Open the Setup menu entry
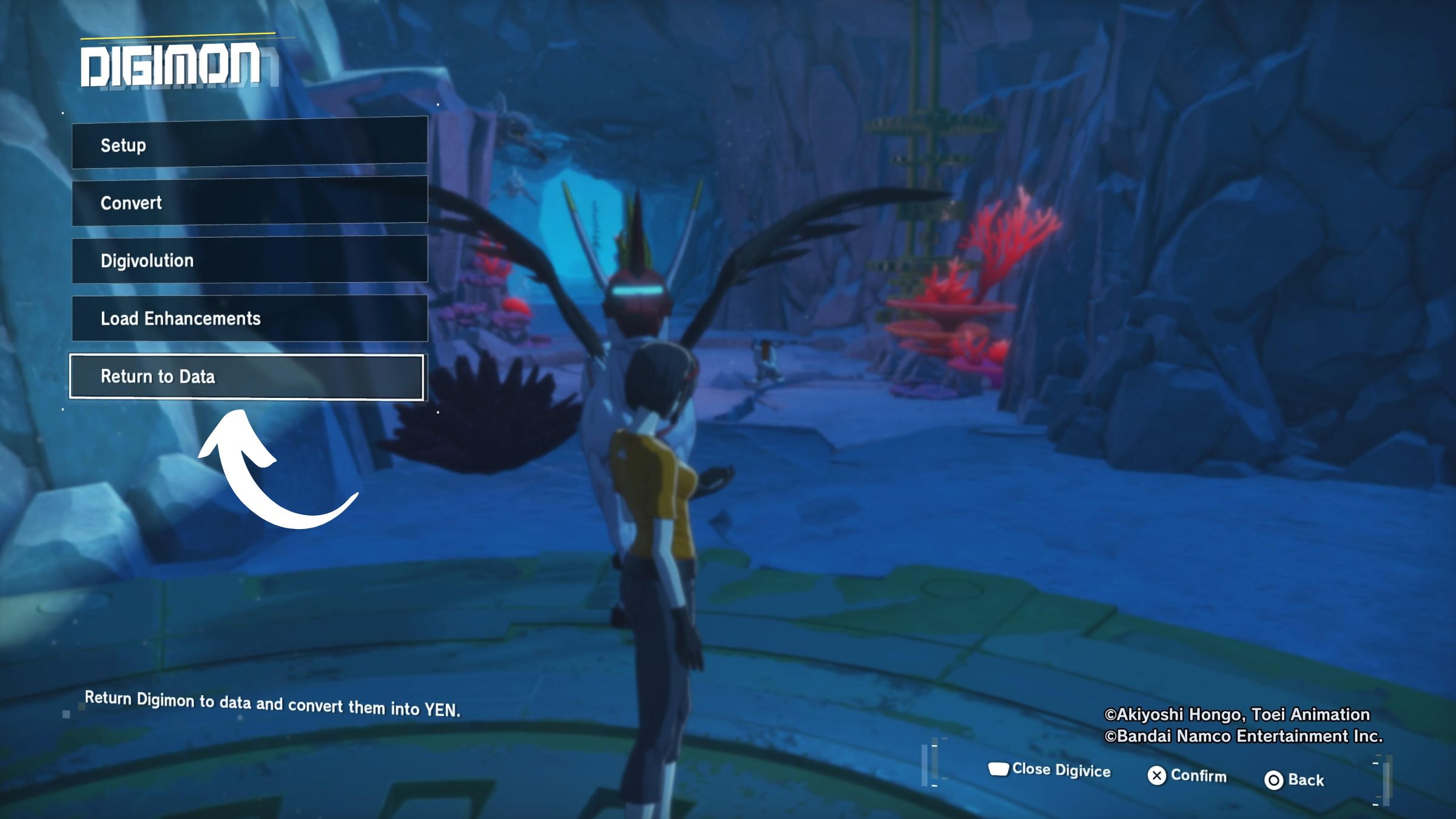The width and height of the screenshot is (1456, 819). click(249, 144)
